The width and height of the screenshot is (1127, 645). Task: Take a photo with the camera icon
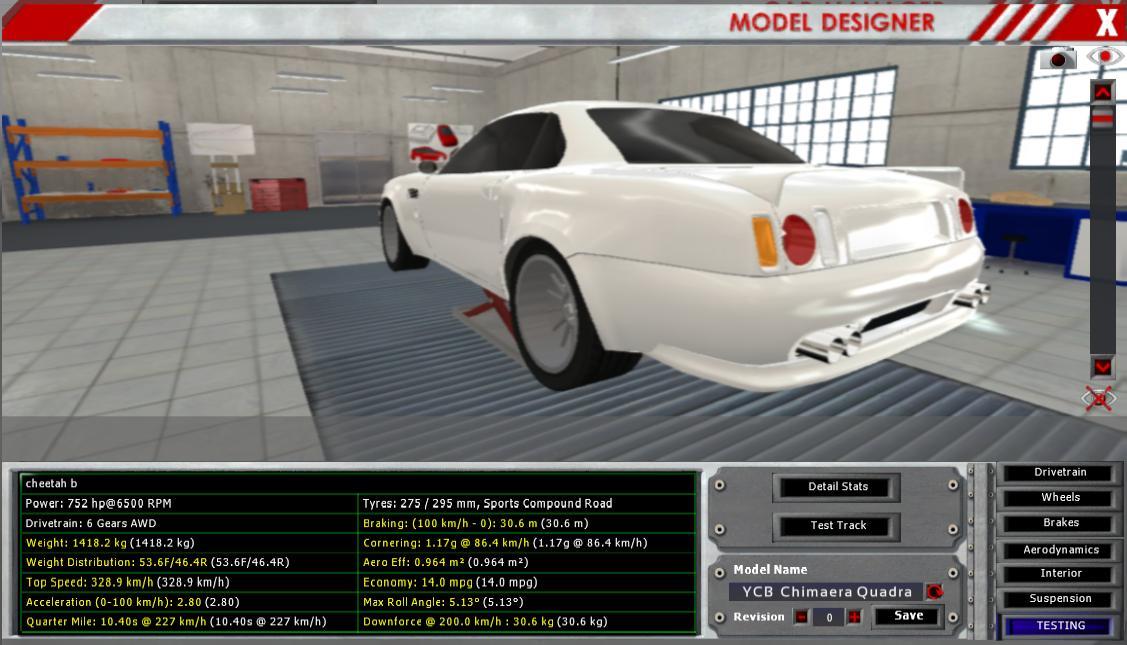pos(1058,59)
